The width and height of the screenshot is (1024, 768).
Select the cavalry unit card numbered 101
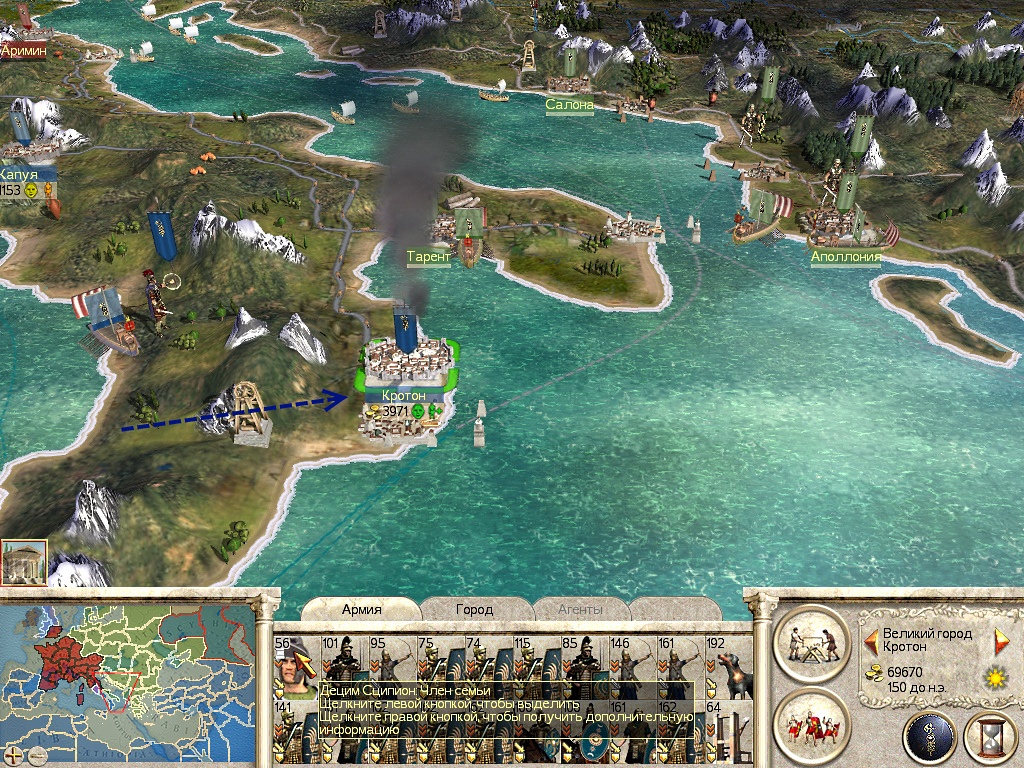tap(344, 666)
